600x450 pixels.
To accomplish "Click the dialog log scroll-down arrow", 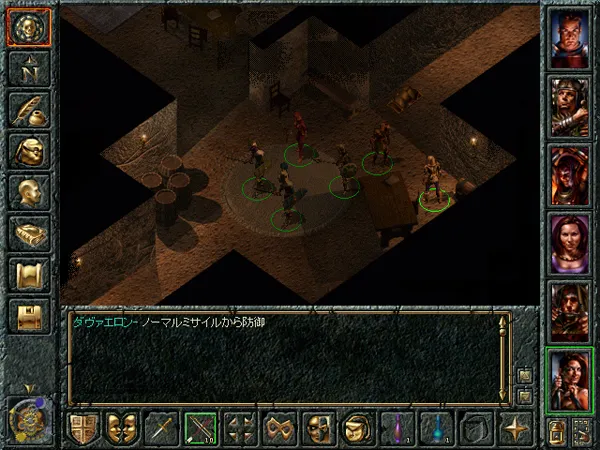I will [x=525, y=396].
